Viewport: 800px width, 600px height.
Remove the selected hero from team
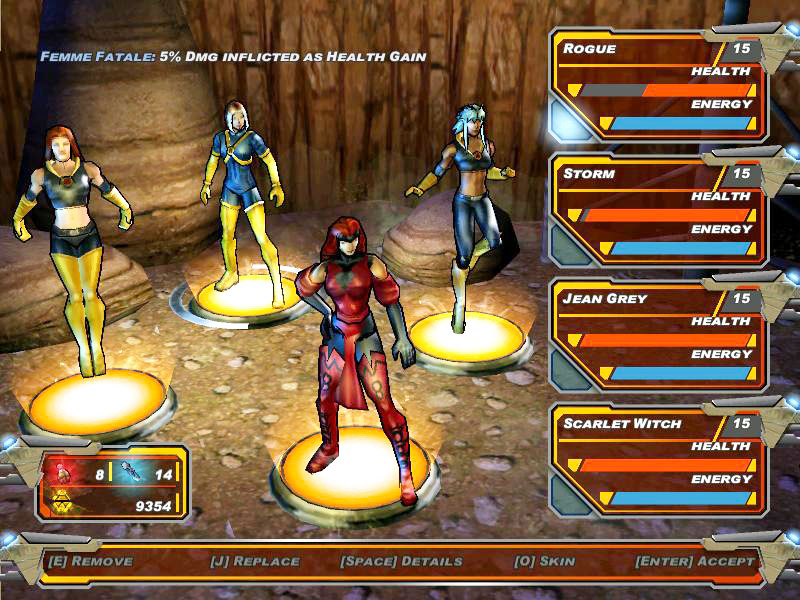pyautogui.click(x=90, y=561)
